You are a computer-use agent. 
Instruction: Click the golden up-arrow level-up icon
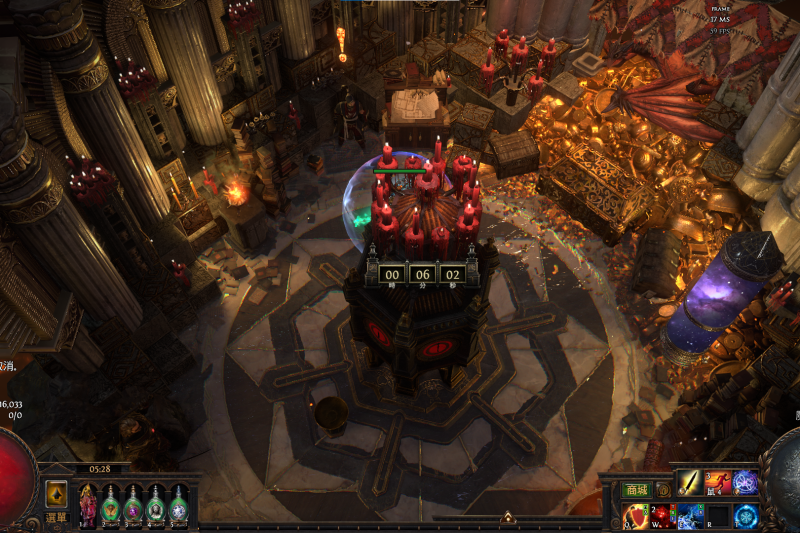(x=57, y=494)
